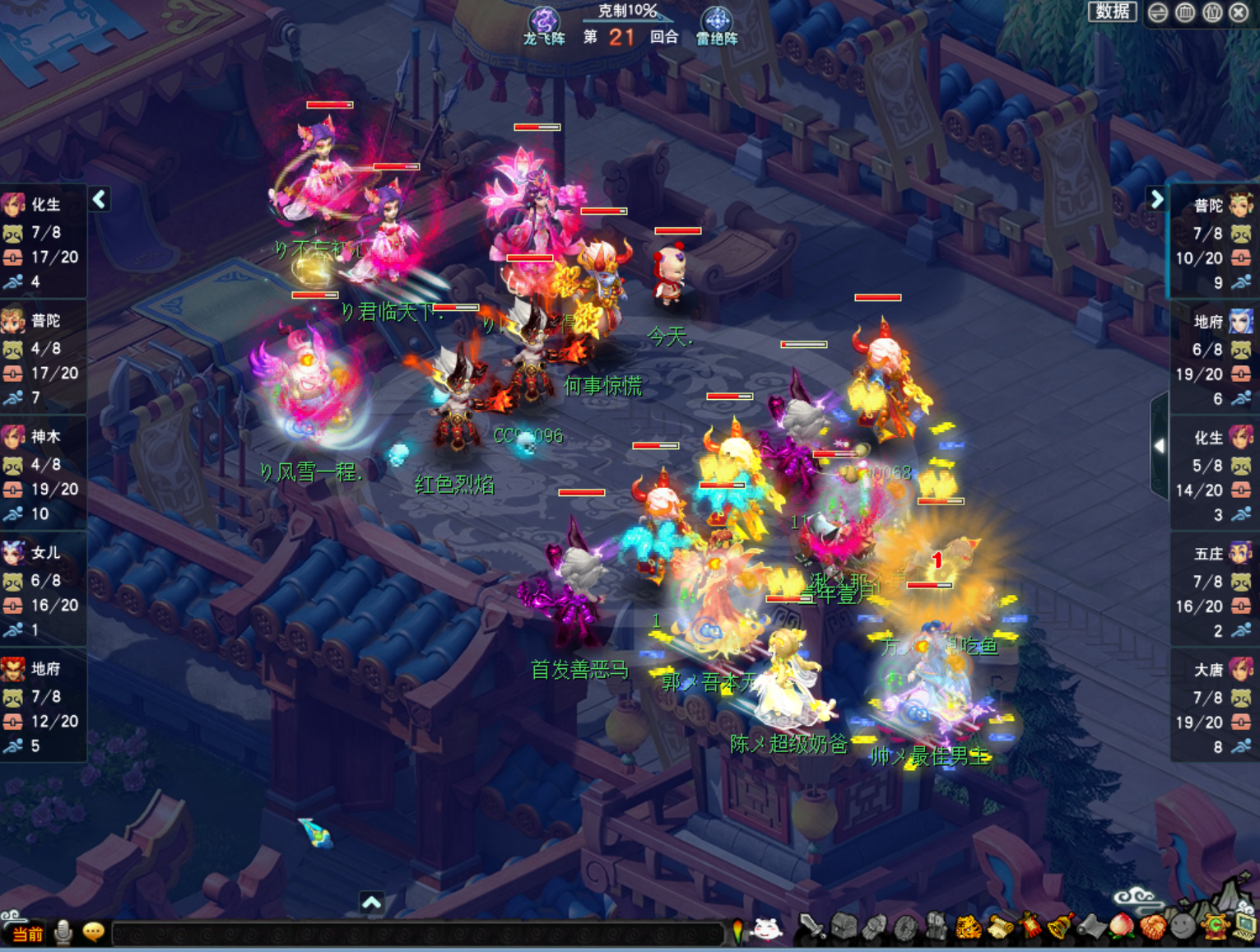
Task: Open the handshake friends icon
Action: point(1152,927)
